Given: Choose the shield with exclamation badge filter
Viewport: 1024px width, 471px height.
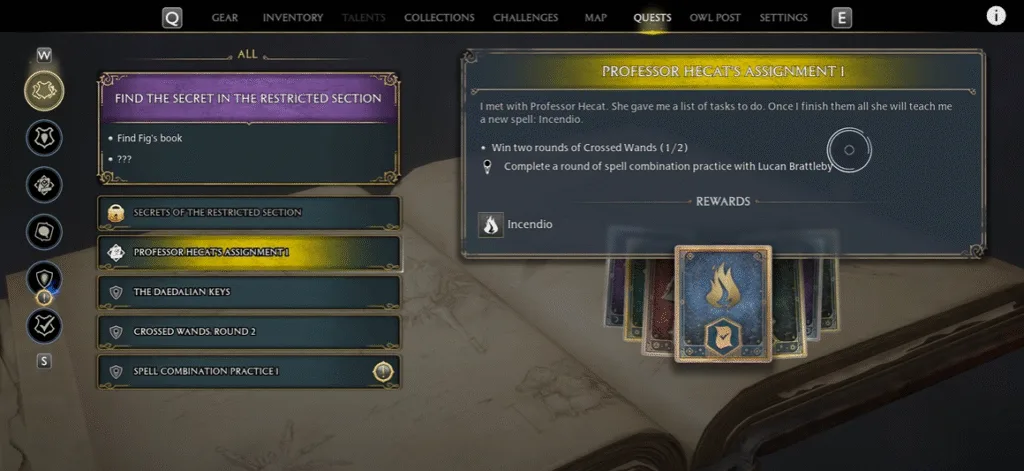Looking at the screenshot, I should tap(45, 280).
